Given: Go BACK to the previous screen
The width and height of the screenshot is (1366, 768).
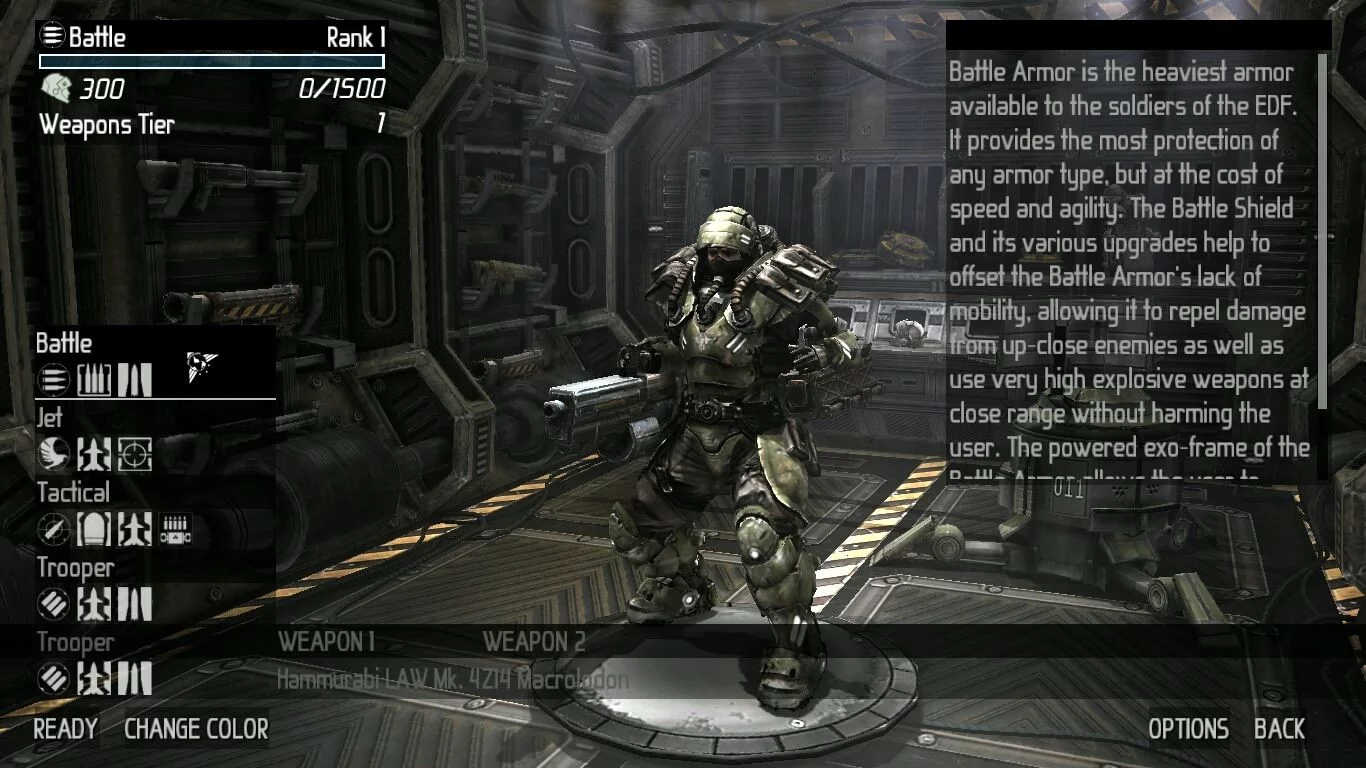Looking at the screenshot, I should 1279,729.
